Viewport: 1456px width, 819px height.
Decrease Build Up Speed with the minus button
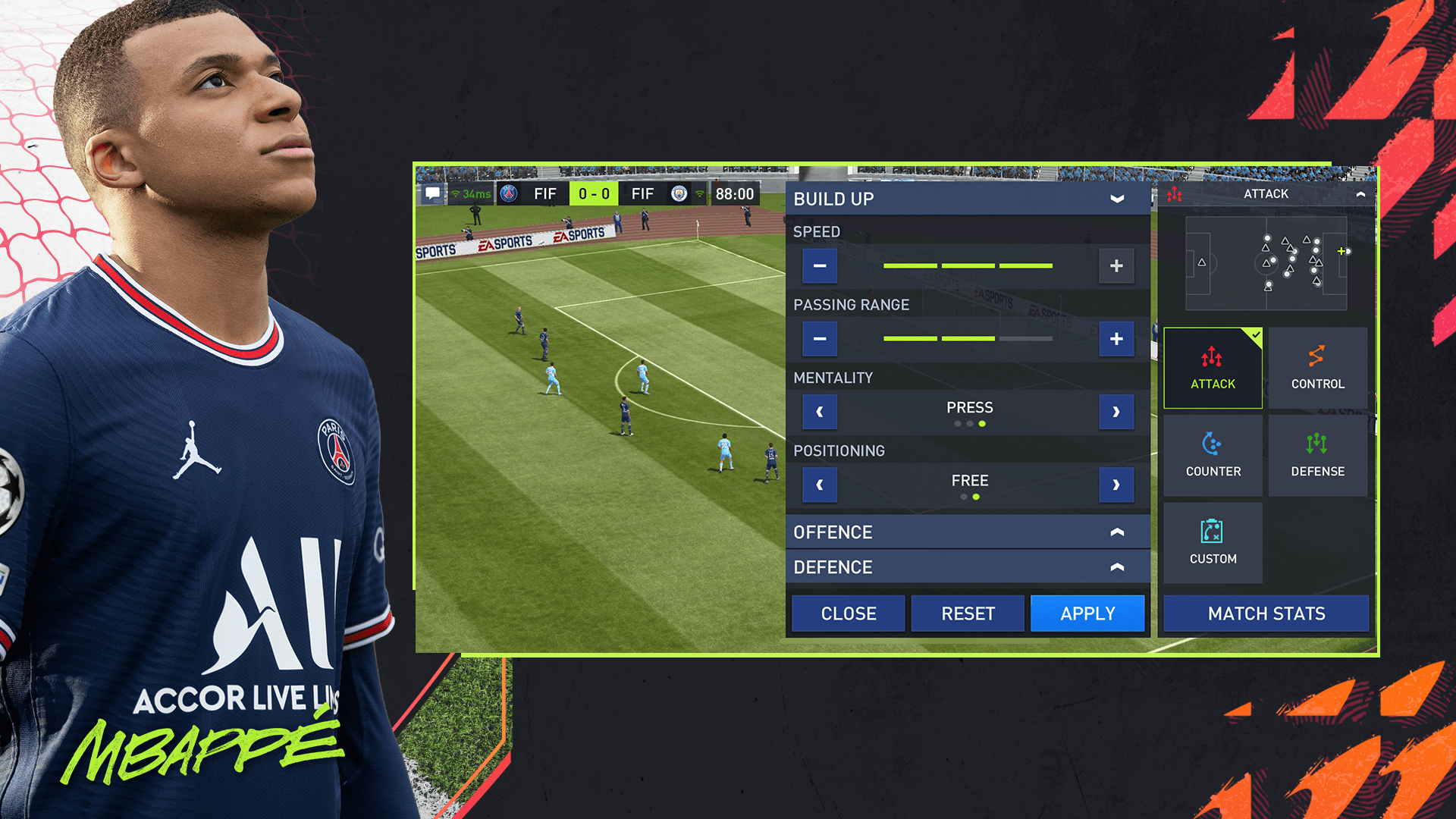click(819, 266)
